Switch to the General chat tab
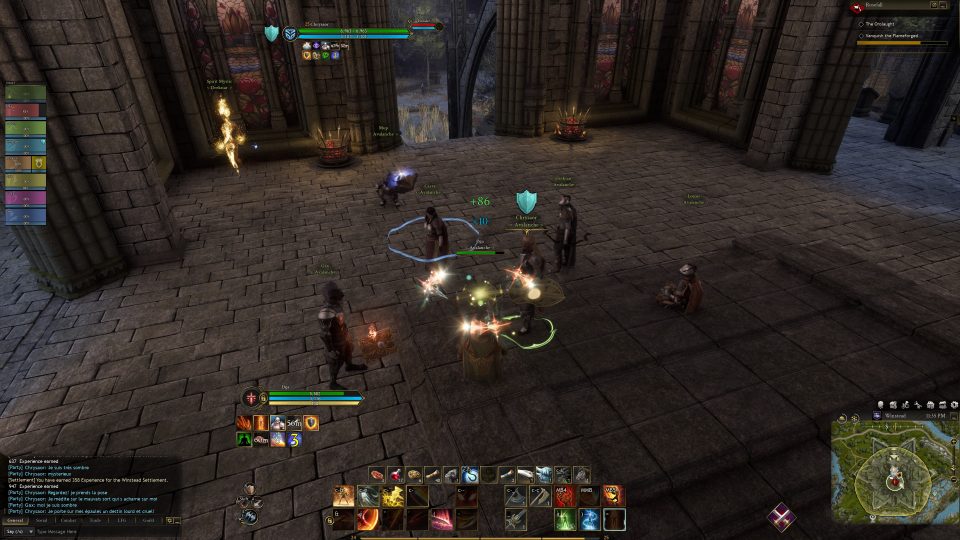The width and height of the screenshot is (960, 540). pyautogui.click(x=15, y=520)
